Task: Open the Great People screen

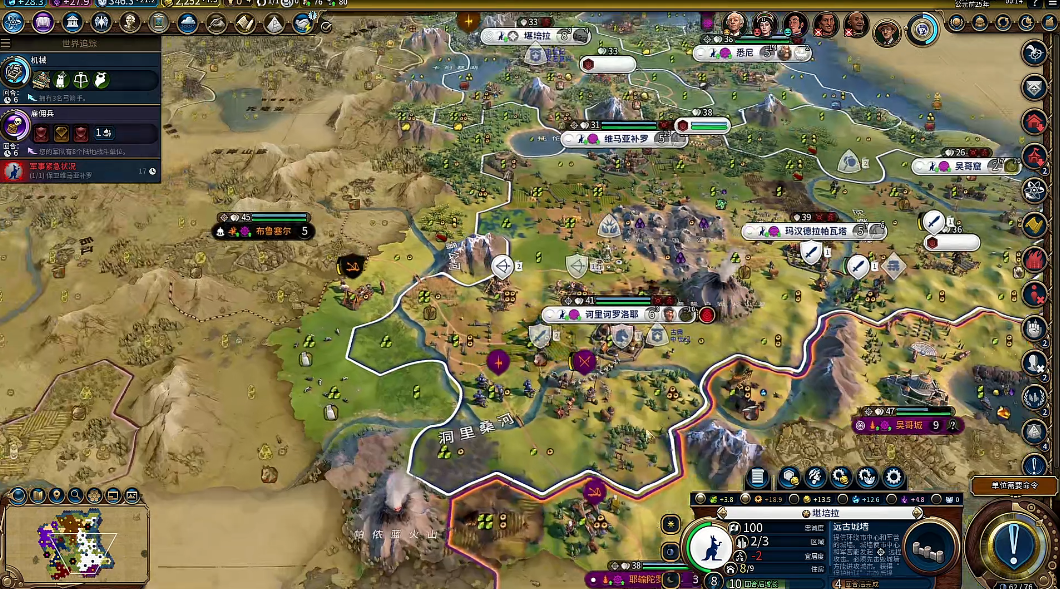Action: pos(131,22)
